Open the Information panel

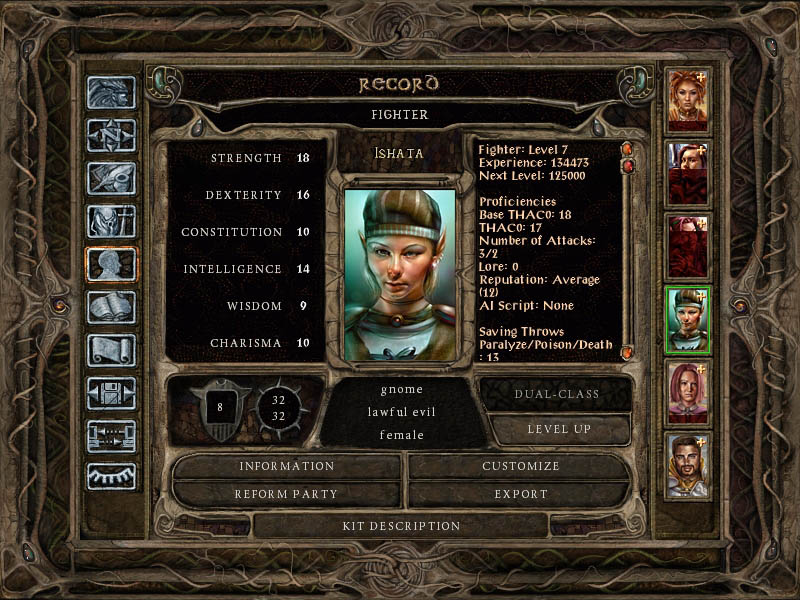click(x=286, y=466)
